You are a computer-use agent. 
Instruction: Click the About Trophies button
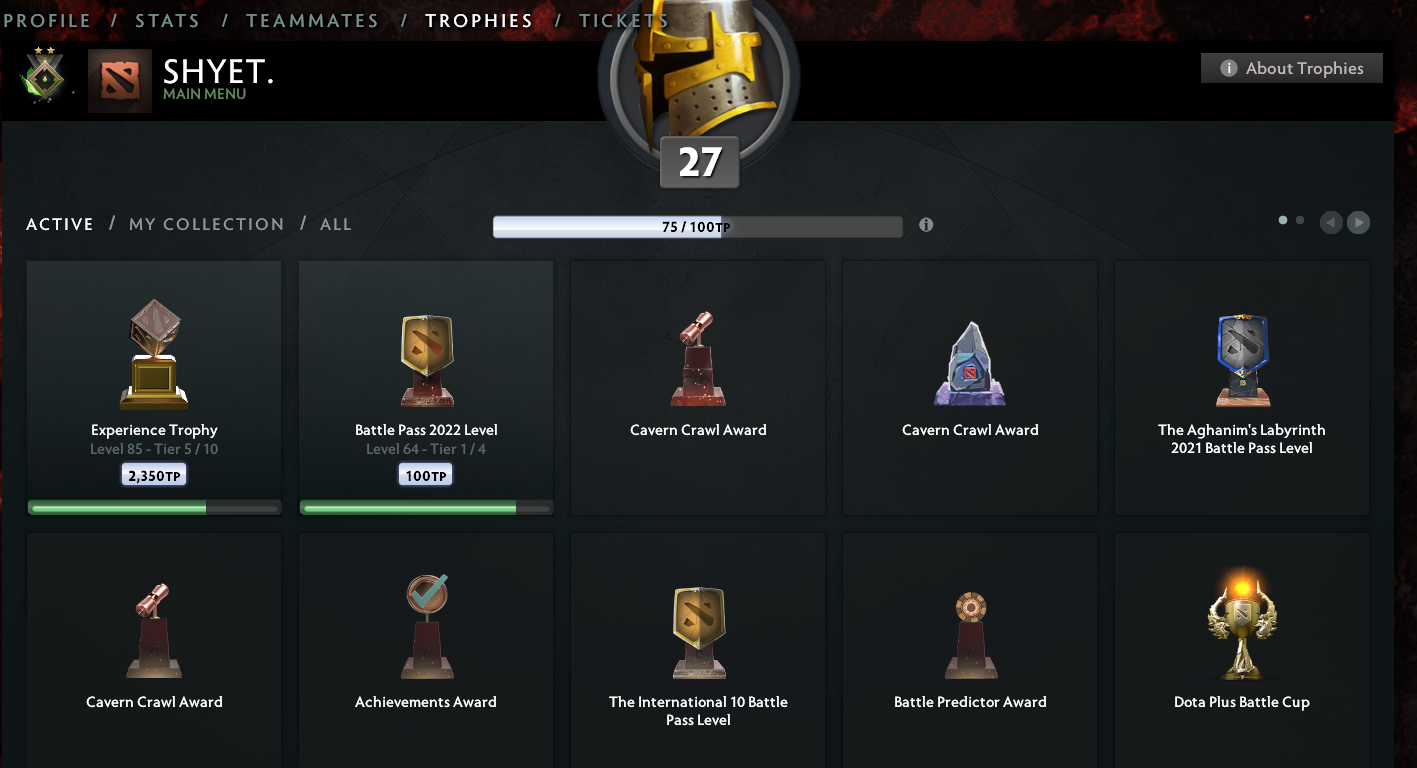click(x=1291, y=68)
